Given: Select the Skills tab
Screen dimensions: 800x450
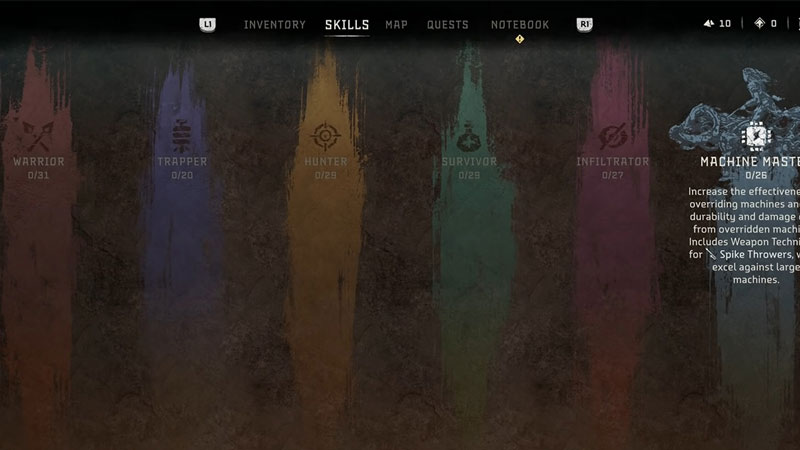Looking at the screenshot, I should 347,24.
